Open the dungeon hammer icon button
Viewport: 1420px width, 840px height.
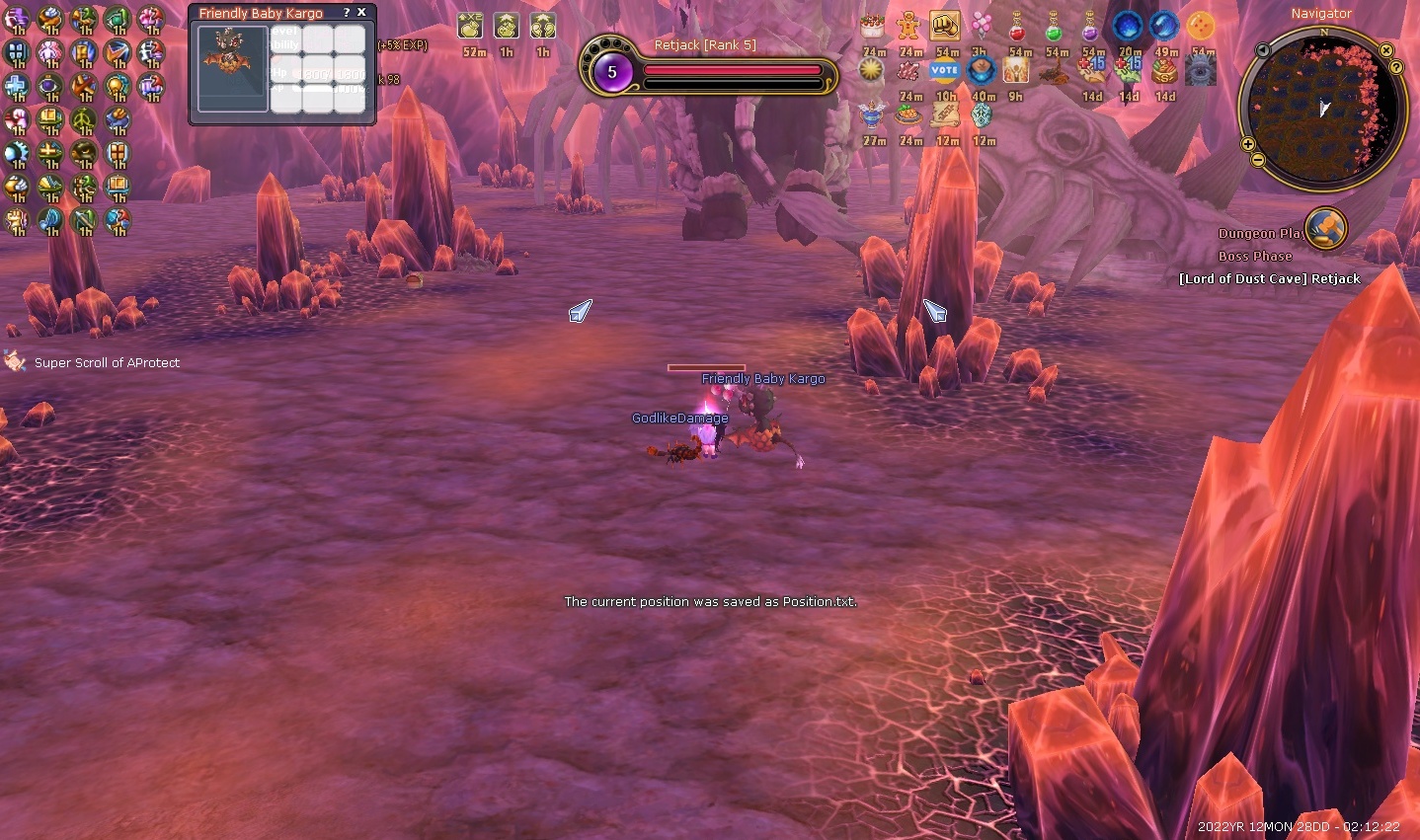(1325, 228)
